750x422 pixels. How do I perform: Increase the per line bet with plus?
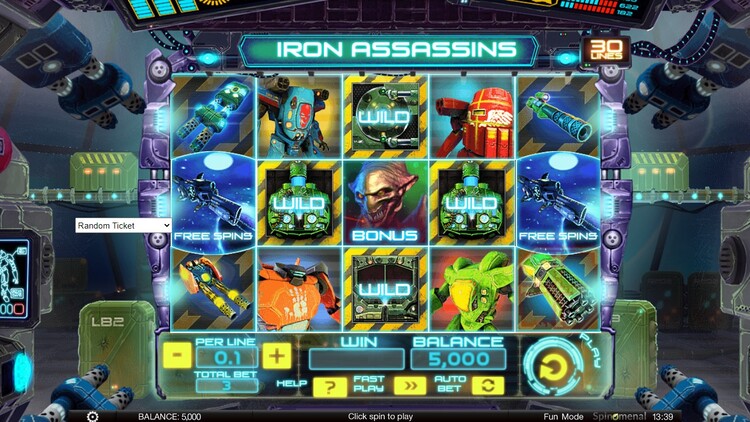click(x=277, y=355)
